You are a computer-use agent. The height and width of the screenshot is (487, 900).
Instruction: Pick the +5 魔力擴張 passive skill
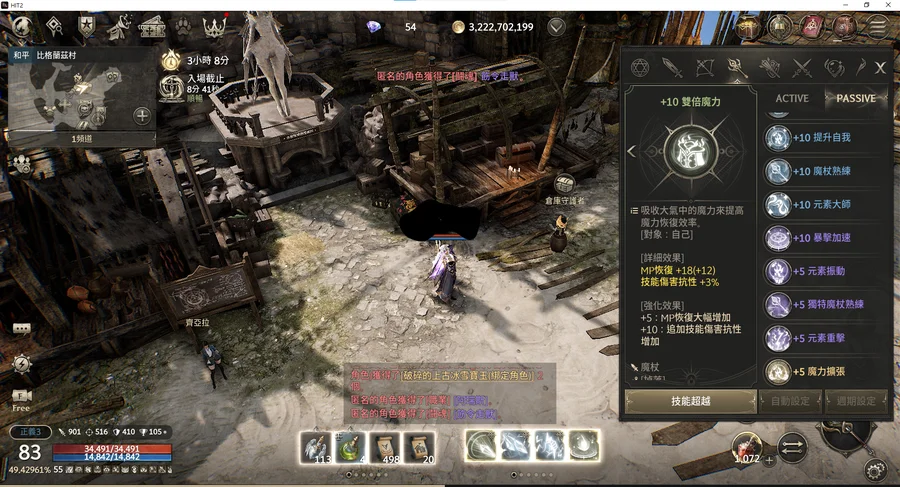(820, 372)
